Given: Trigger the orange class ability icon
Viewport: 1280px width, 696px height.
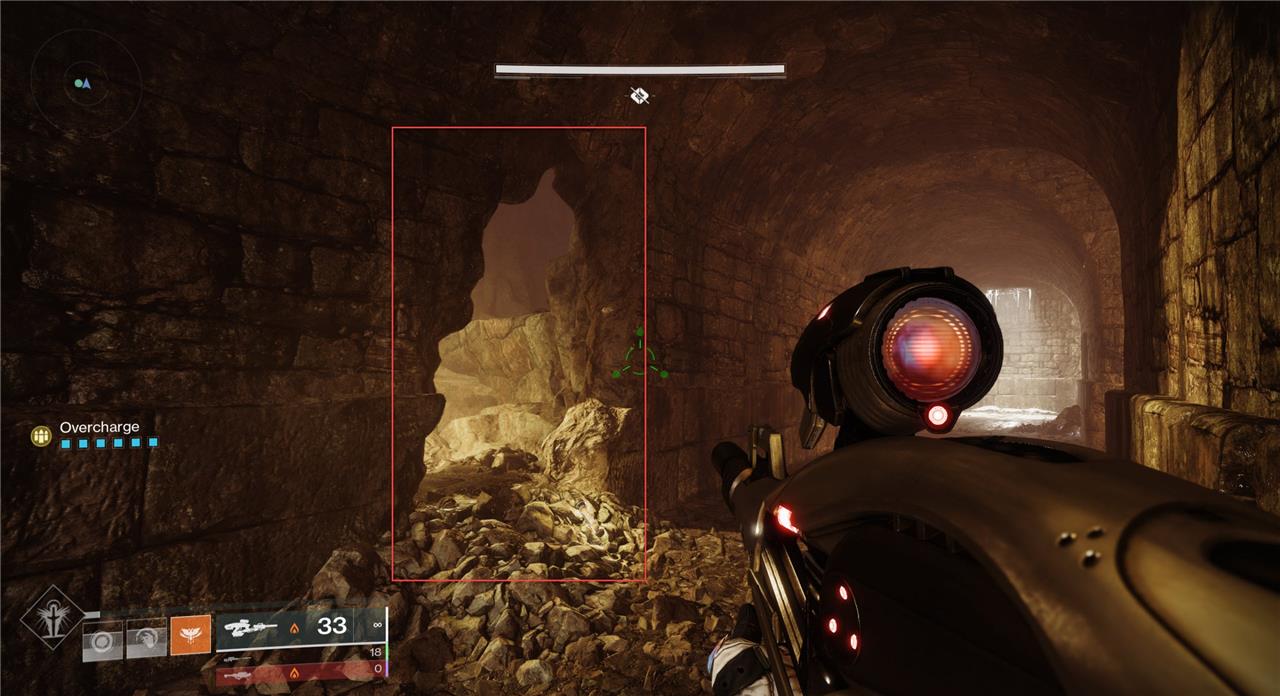Looking at the screenshot, I should click(x=190, y=634).
